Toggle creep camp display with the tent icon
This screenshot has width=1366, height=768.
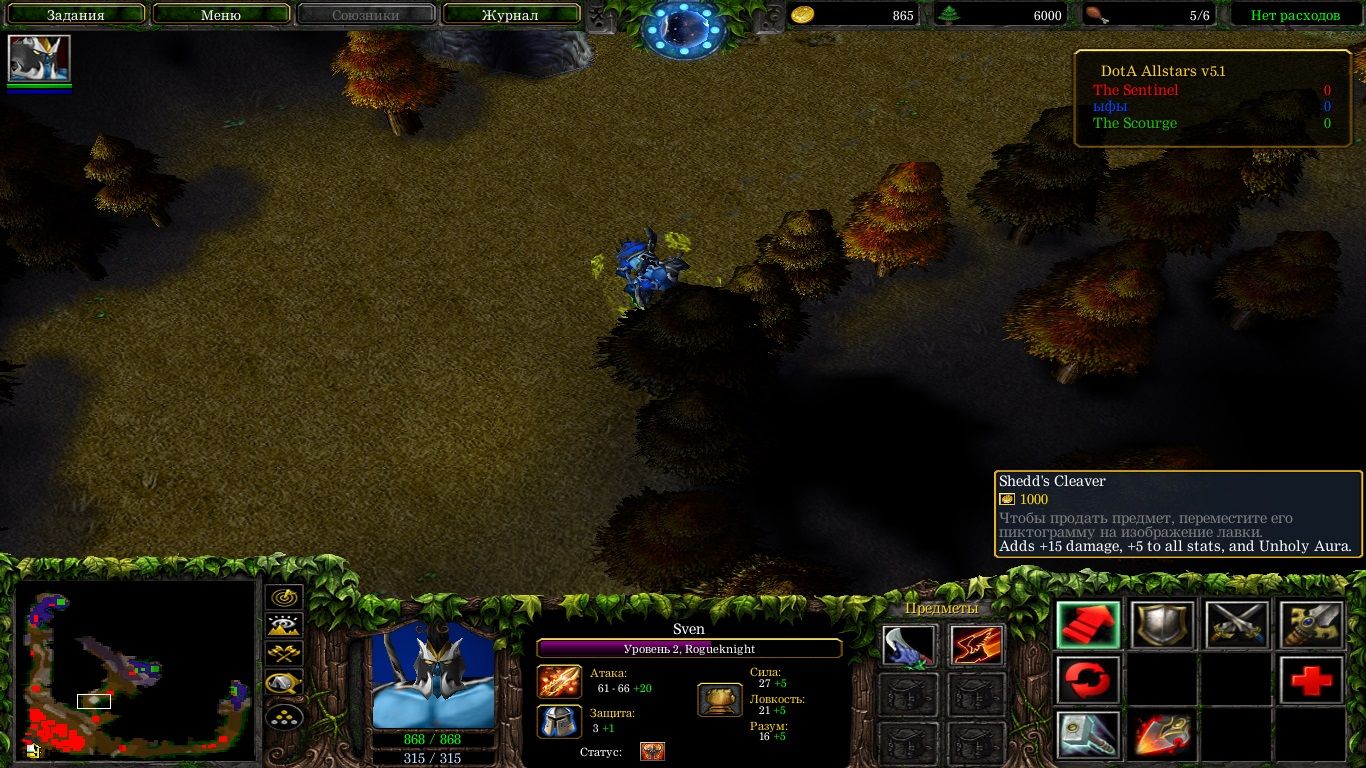tap(285, 684)
